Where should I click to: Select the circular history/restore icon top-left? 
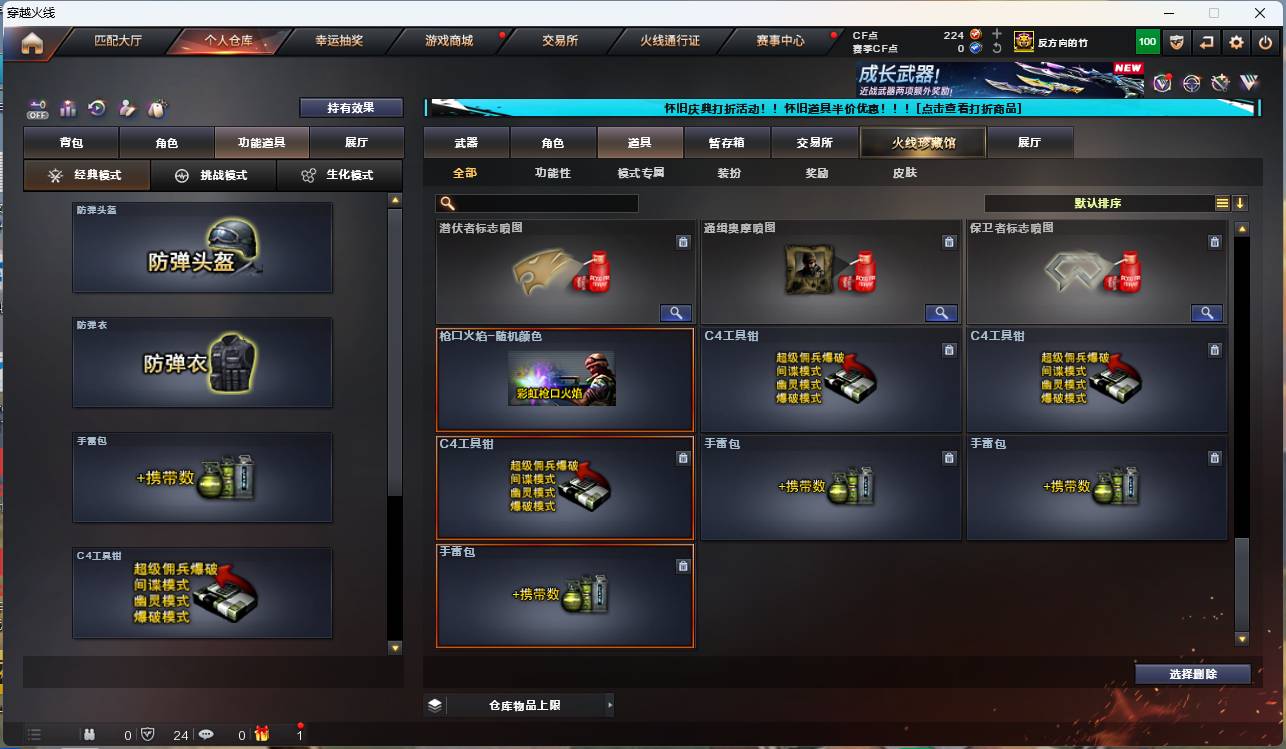[95, 107]
